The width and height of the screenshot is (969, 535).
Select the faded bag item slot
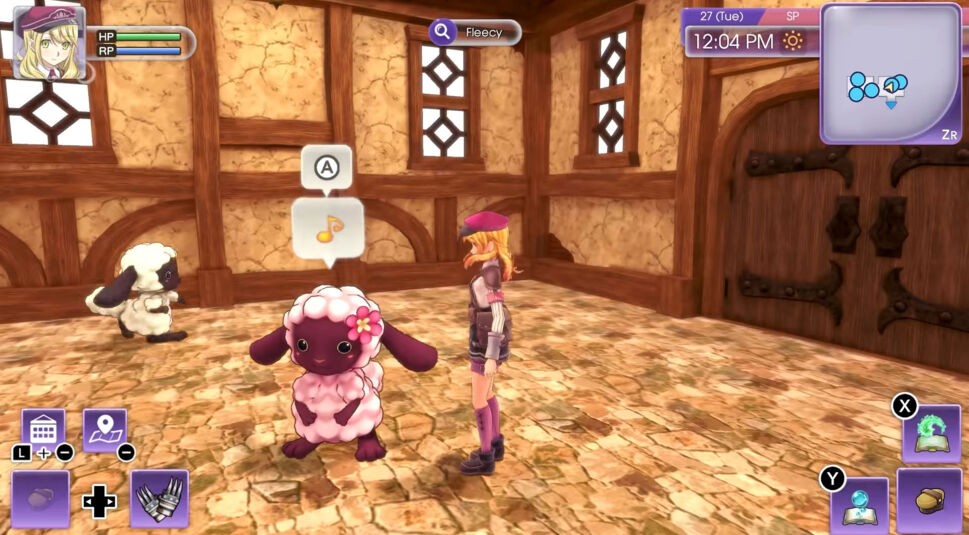40,498
